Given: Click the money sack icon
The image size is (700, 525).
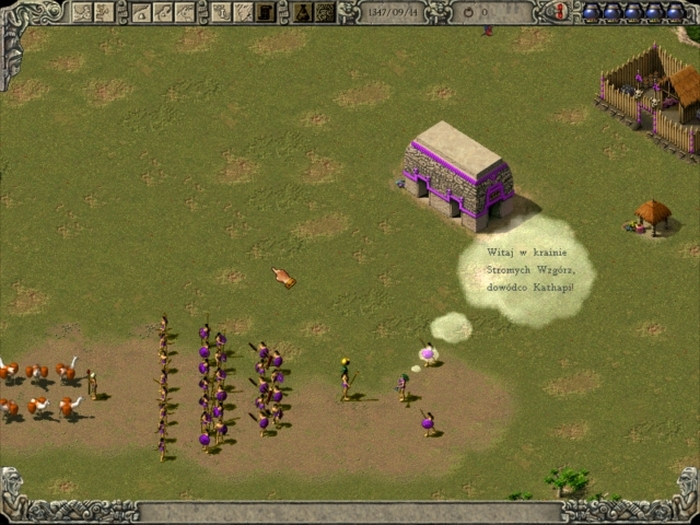Looking at the screenshot, I should (301, 12).
